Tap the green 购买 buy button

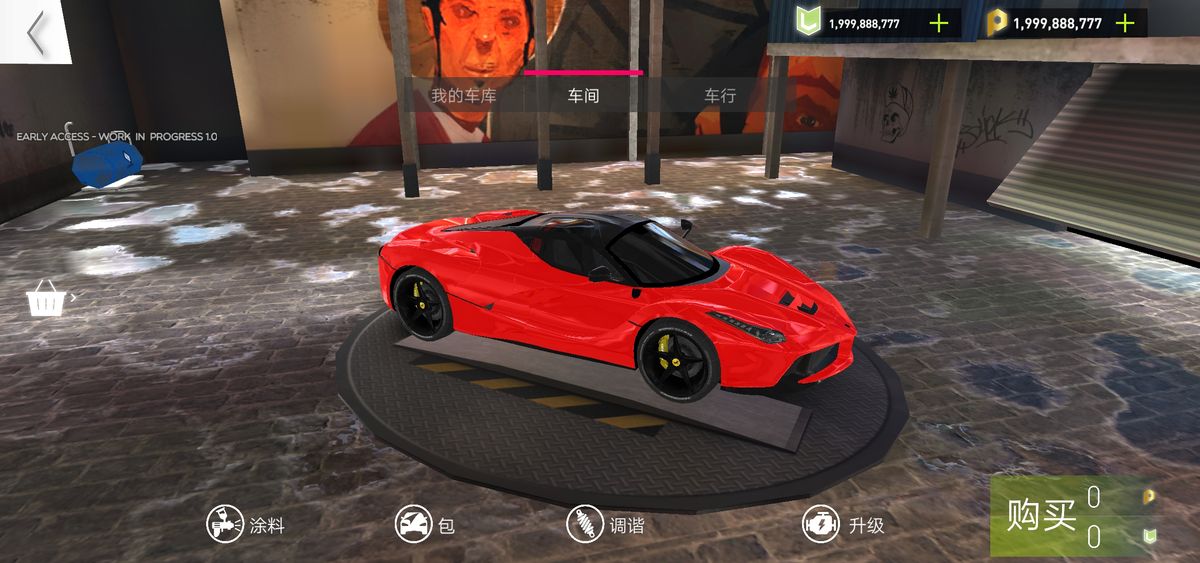(x=1041, y=516)
